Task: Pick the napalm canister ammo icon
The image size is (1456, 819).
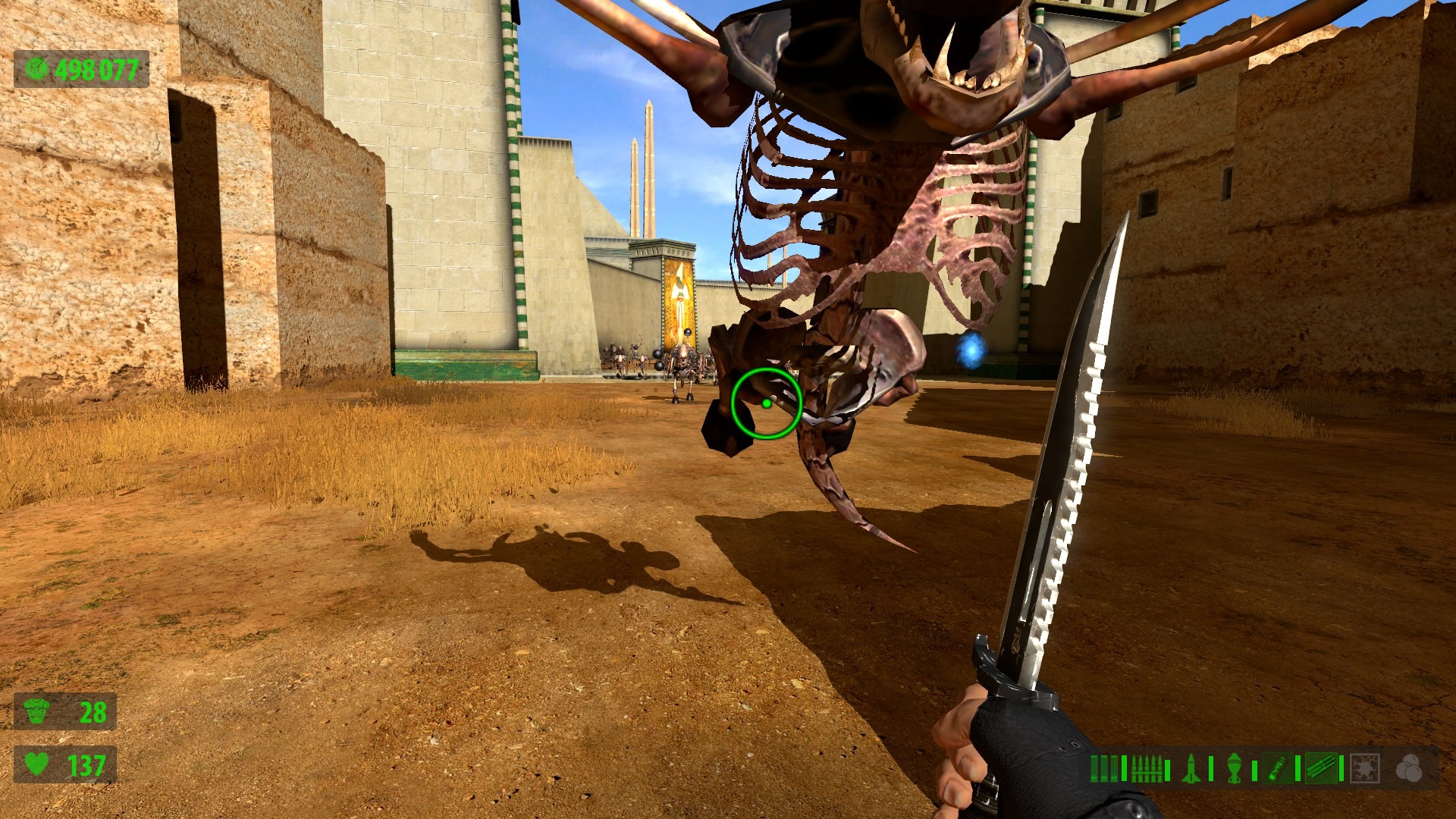Action: click(x=1278, y=768)
